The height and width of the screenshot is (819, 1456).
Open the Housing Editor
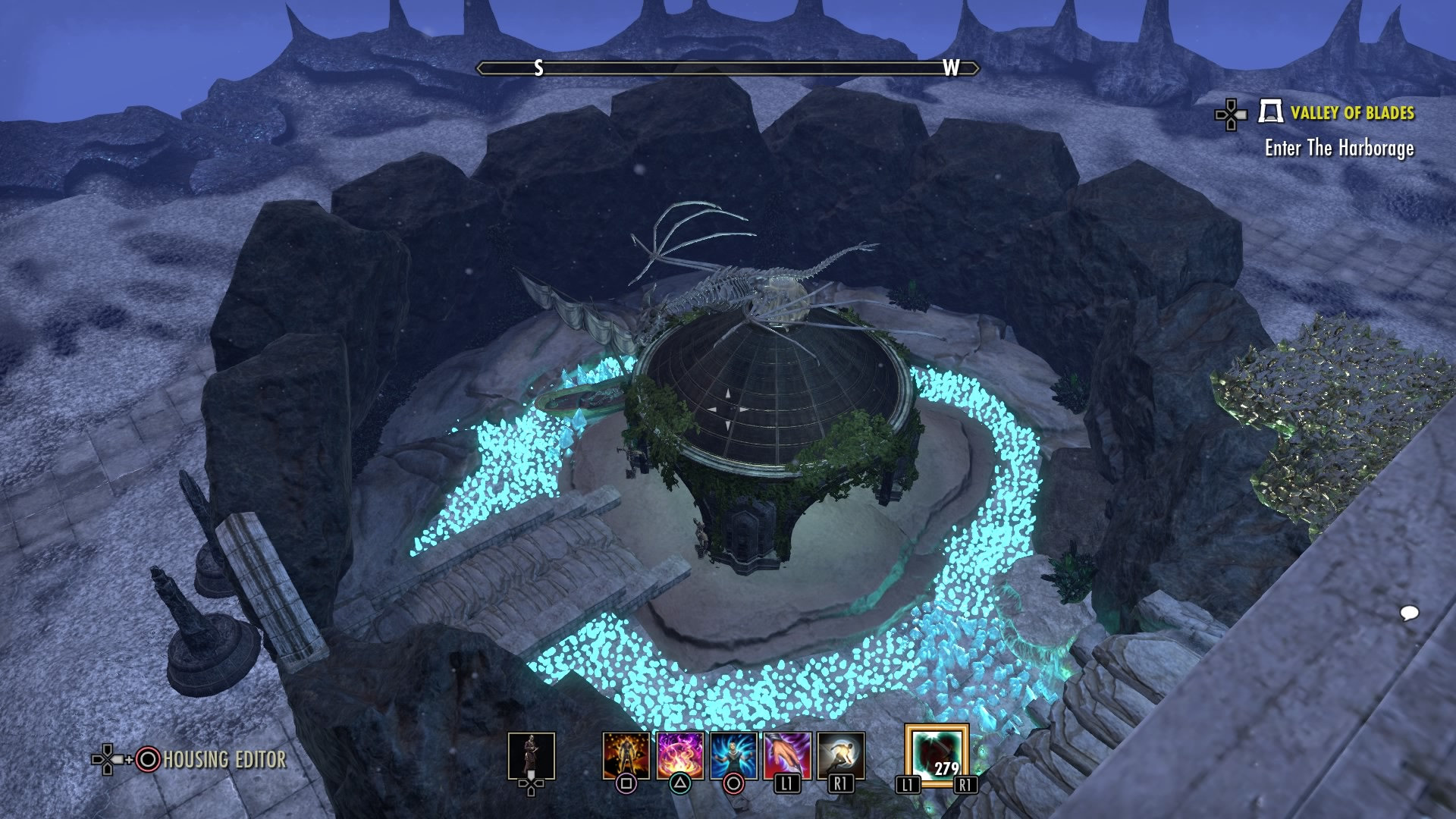(224, 759)
